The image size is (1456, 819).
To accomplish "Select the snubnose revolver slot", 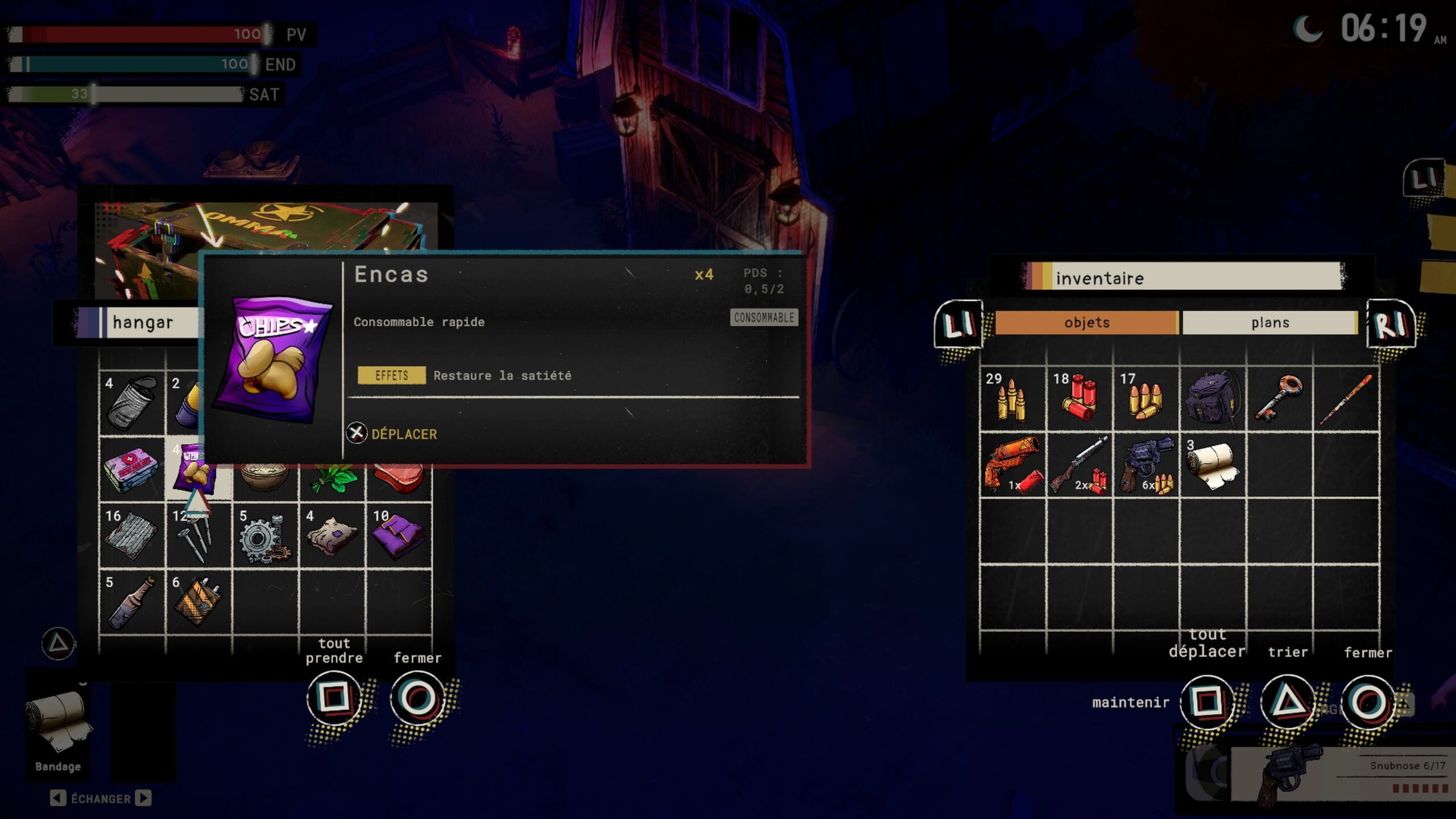I will (1146, 465).
